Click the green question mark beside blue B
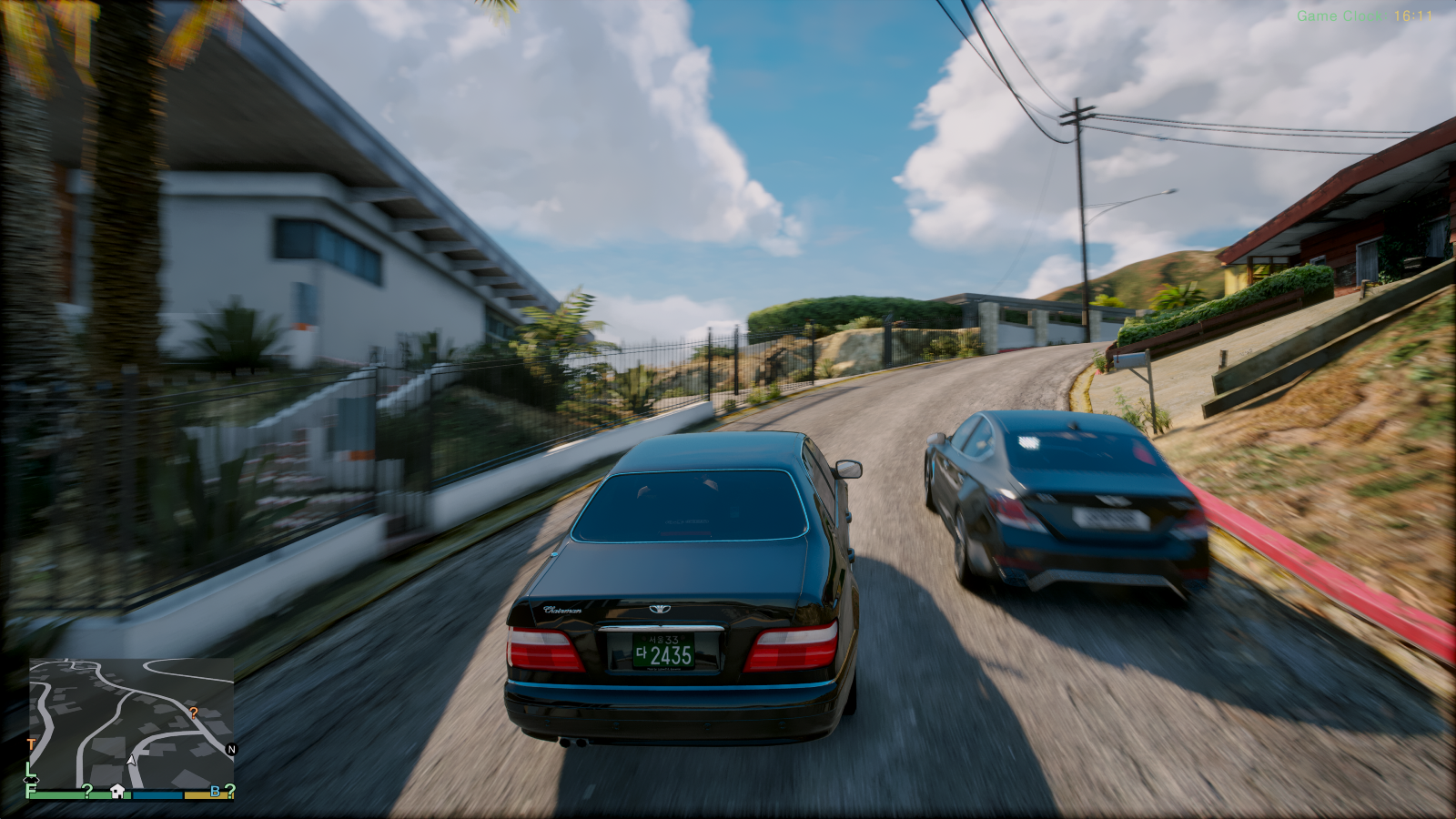The height and width of the screenshot is (819, 1456). (x=229, y=792)
